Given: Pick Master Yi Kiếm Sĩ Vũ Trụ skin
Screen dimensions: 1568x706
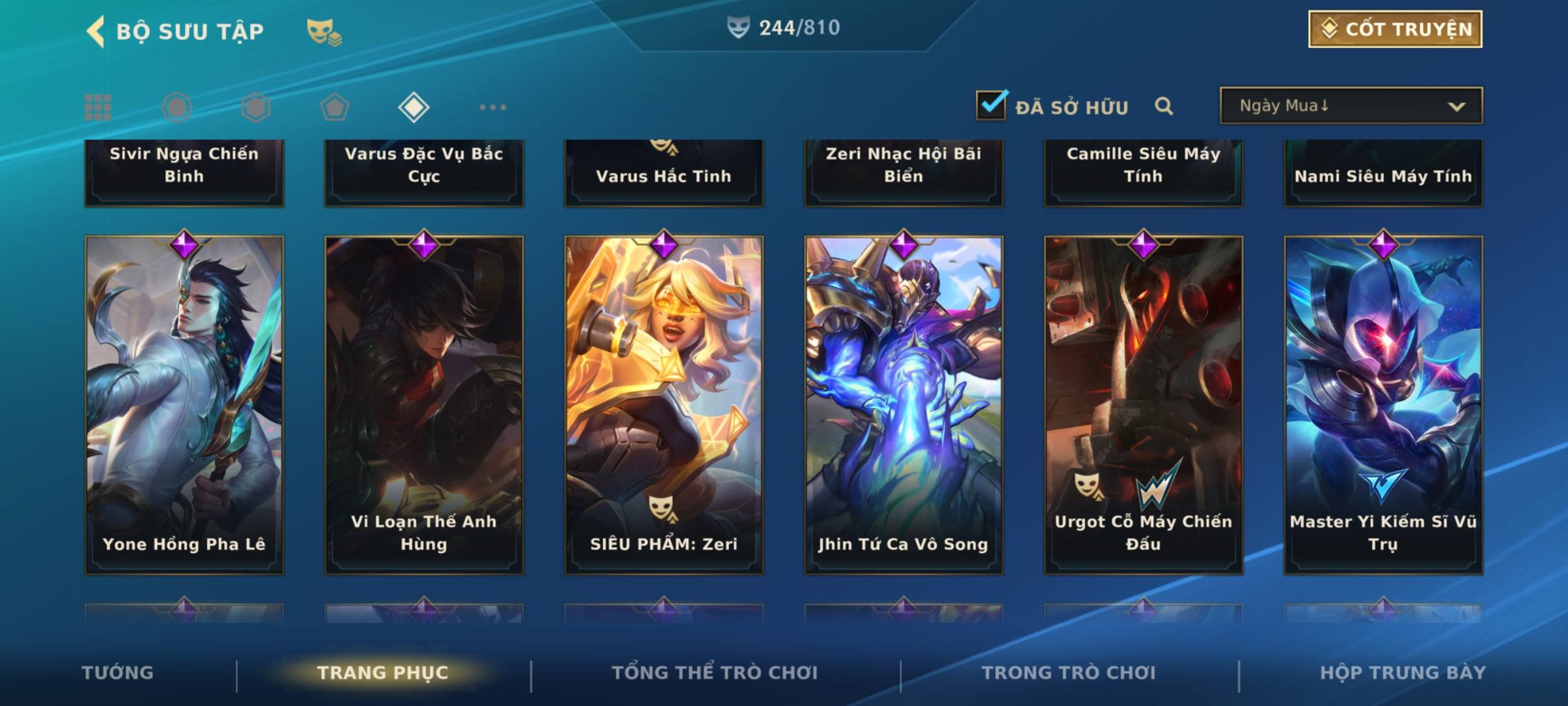Looking at the screenshot, I should coord(1383,405).
